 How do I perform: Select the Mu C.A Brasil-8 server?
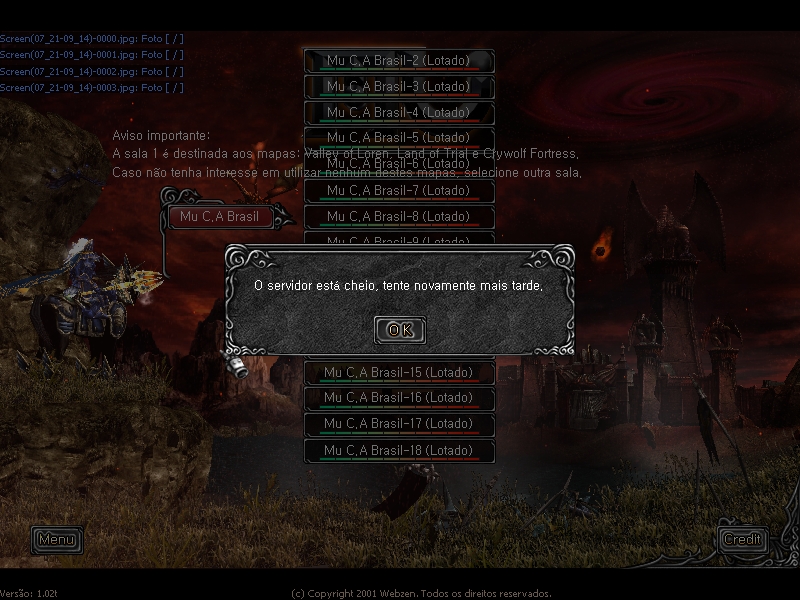click(399, 217)
